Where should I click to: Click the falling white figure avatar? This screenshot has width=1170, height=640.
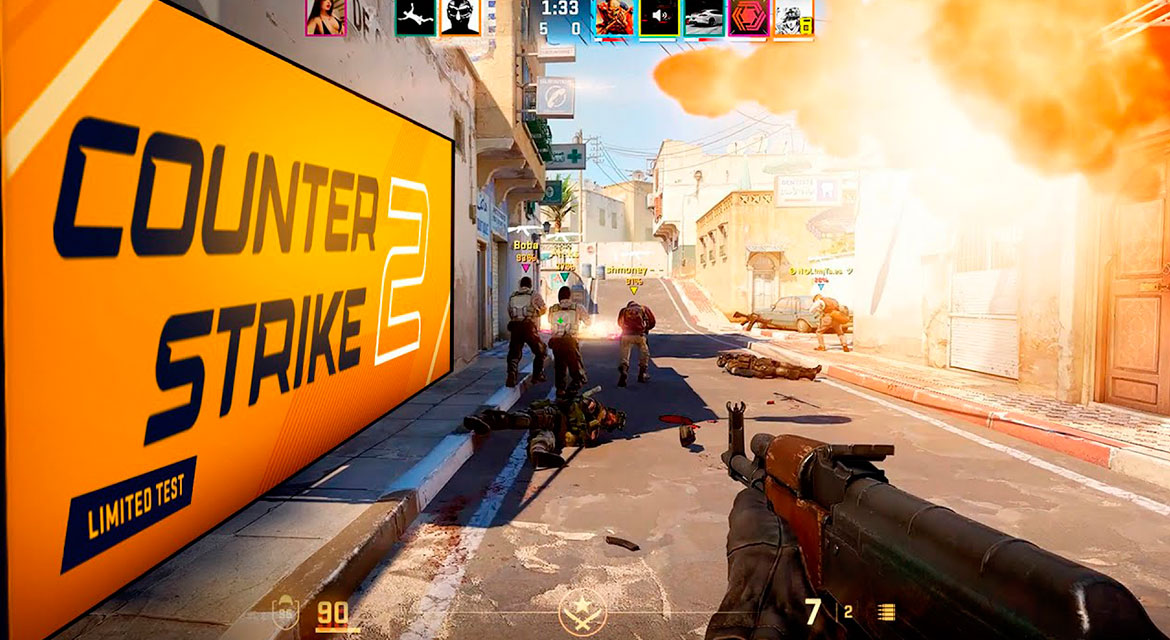415,17
